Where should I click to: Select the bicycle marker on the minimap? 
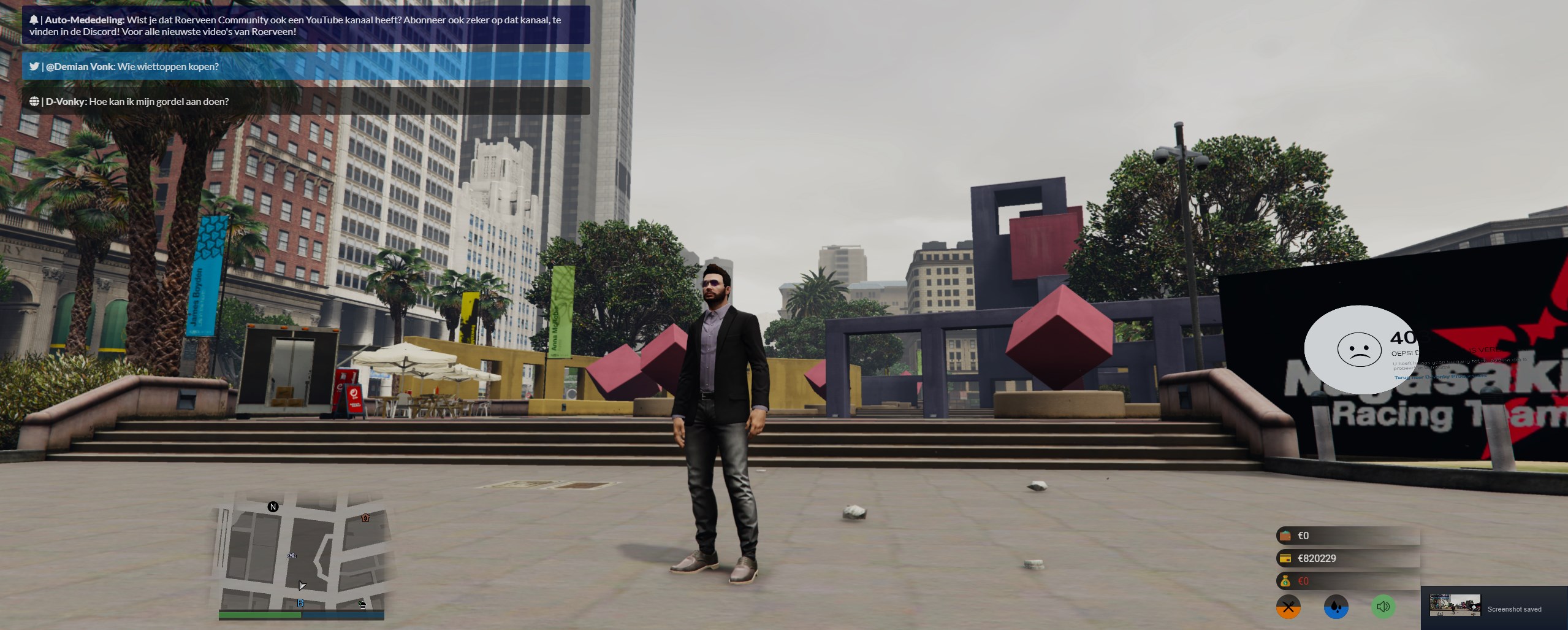click(x=292, y=555)
